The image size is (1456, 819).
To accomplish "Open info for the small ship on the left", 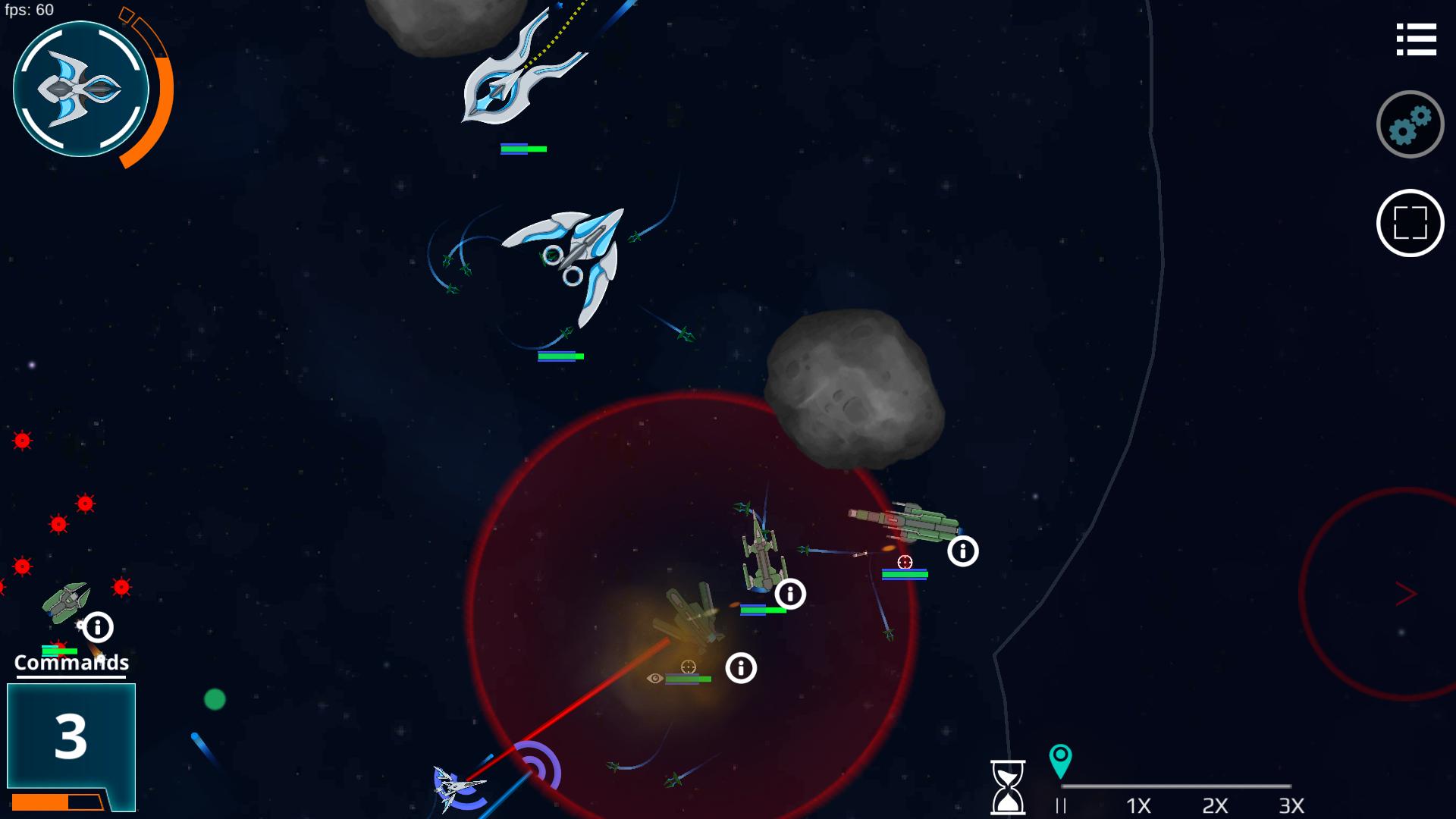I will (x=99, y=626).
